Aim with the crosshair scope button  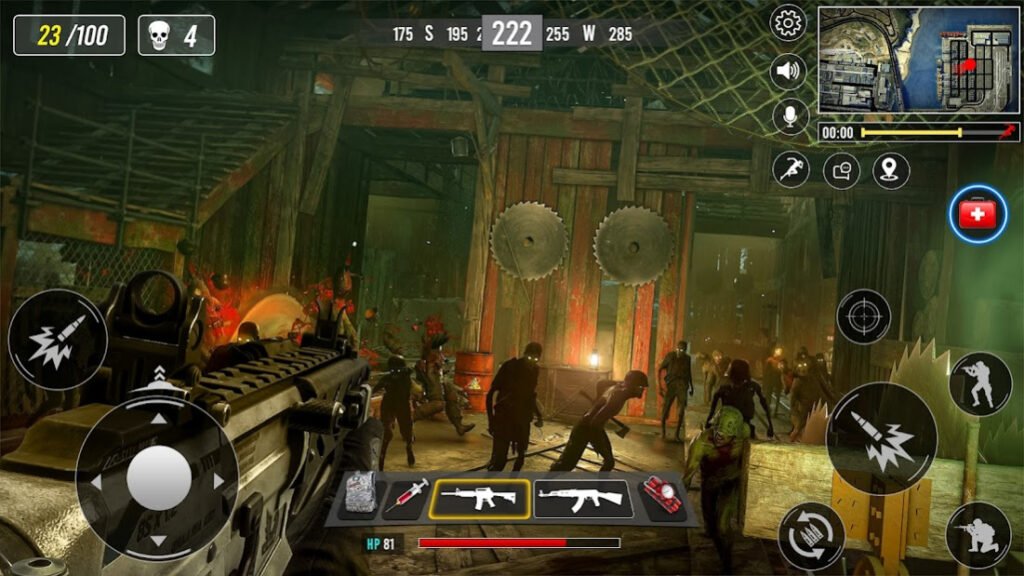863,317
